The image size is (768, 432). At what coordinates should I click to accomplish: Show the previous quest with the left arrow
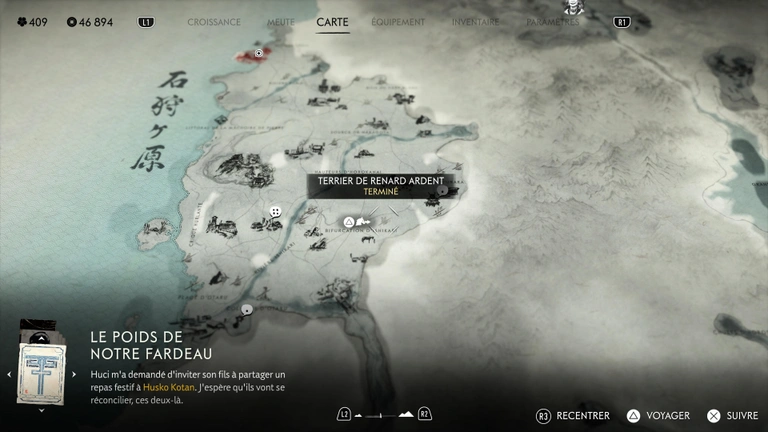tap(9, 374)
